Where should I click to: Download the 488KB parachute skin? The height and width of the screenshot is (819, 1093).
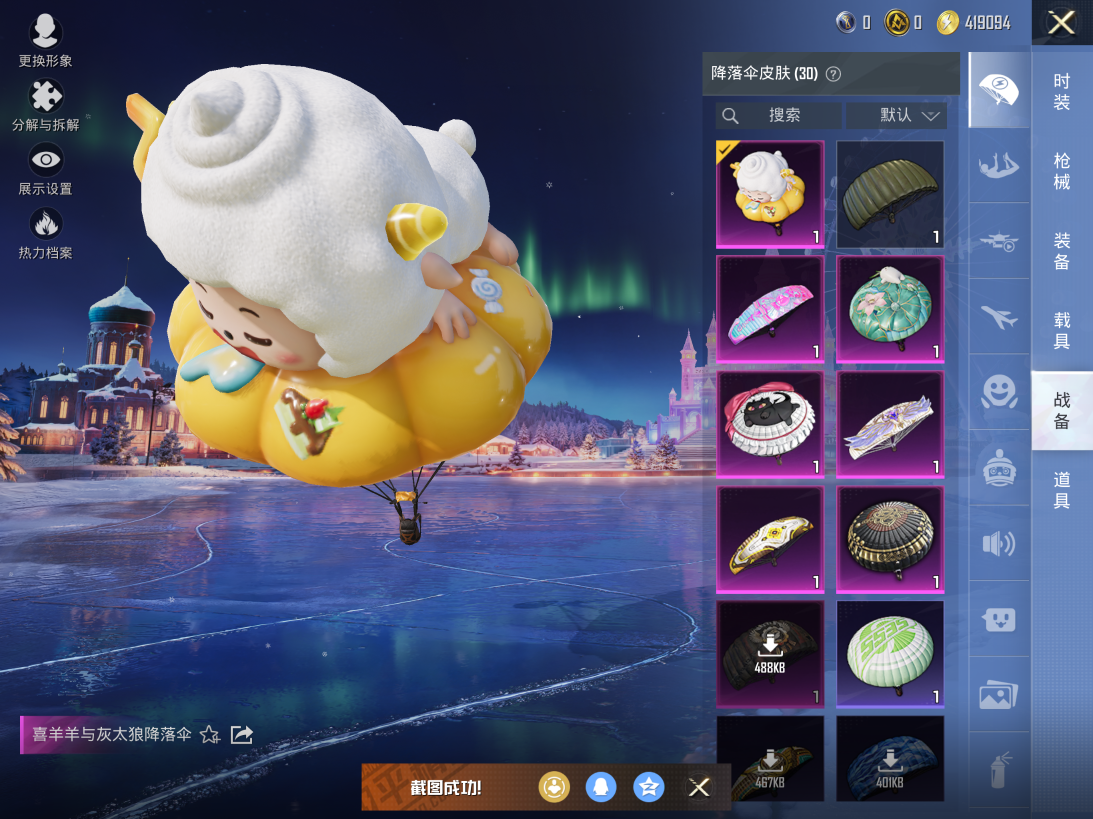click(x=770, y=653)
